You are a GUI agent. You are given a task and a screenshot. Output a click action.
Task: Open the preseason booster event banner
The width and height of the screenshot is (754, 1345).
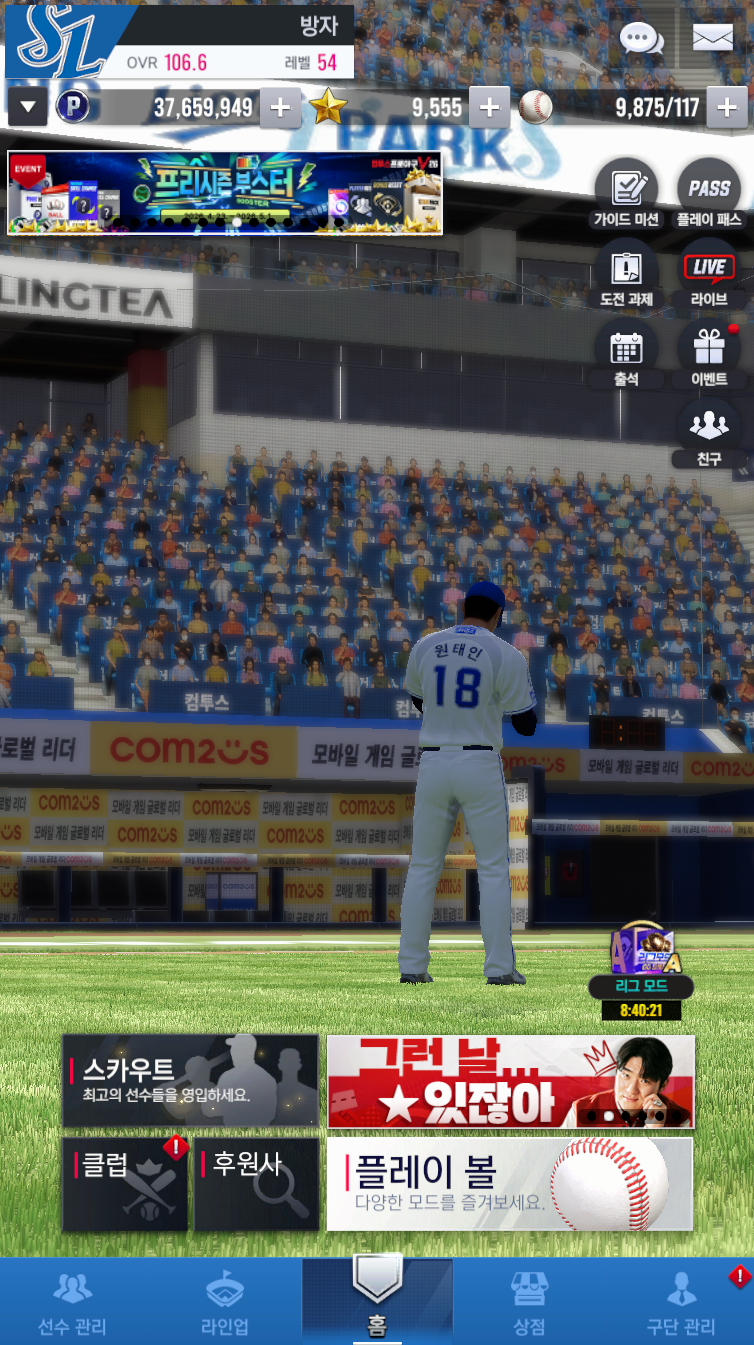pyautogui.click(x=225, y=193)
